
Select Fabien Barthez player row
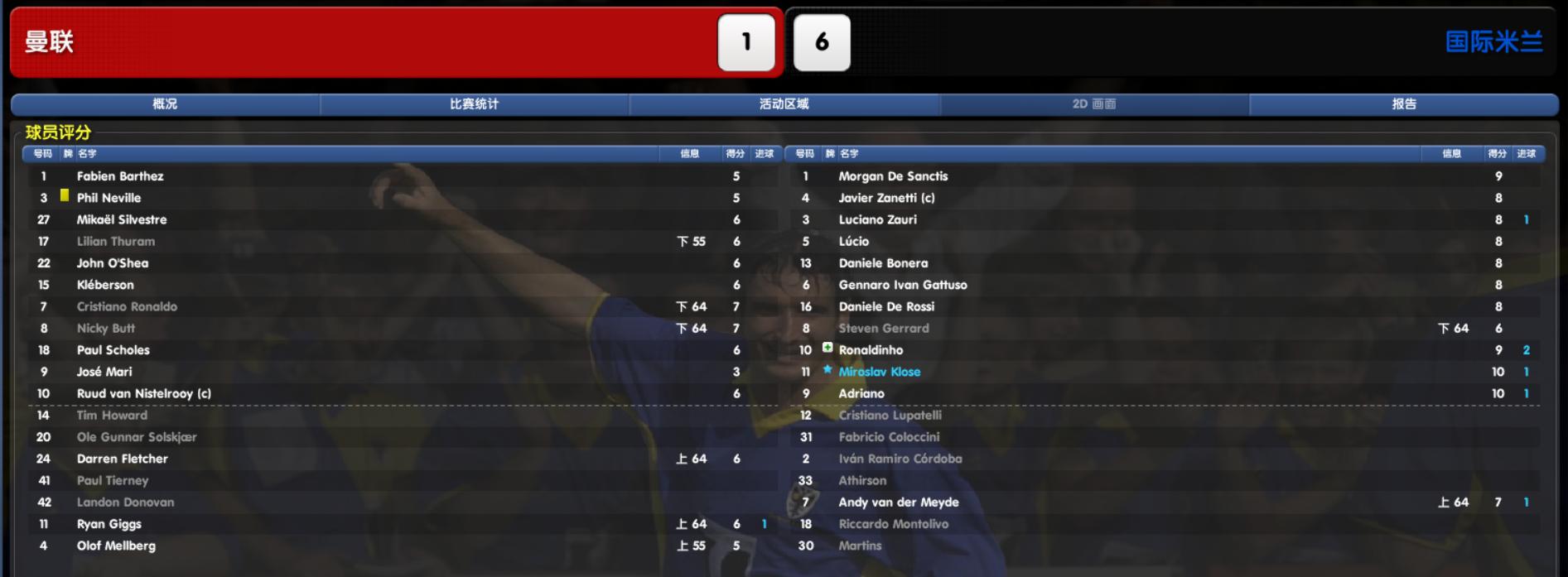[x=120, y=176]
